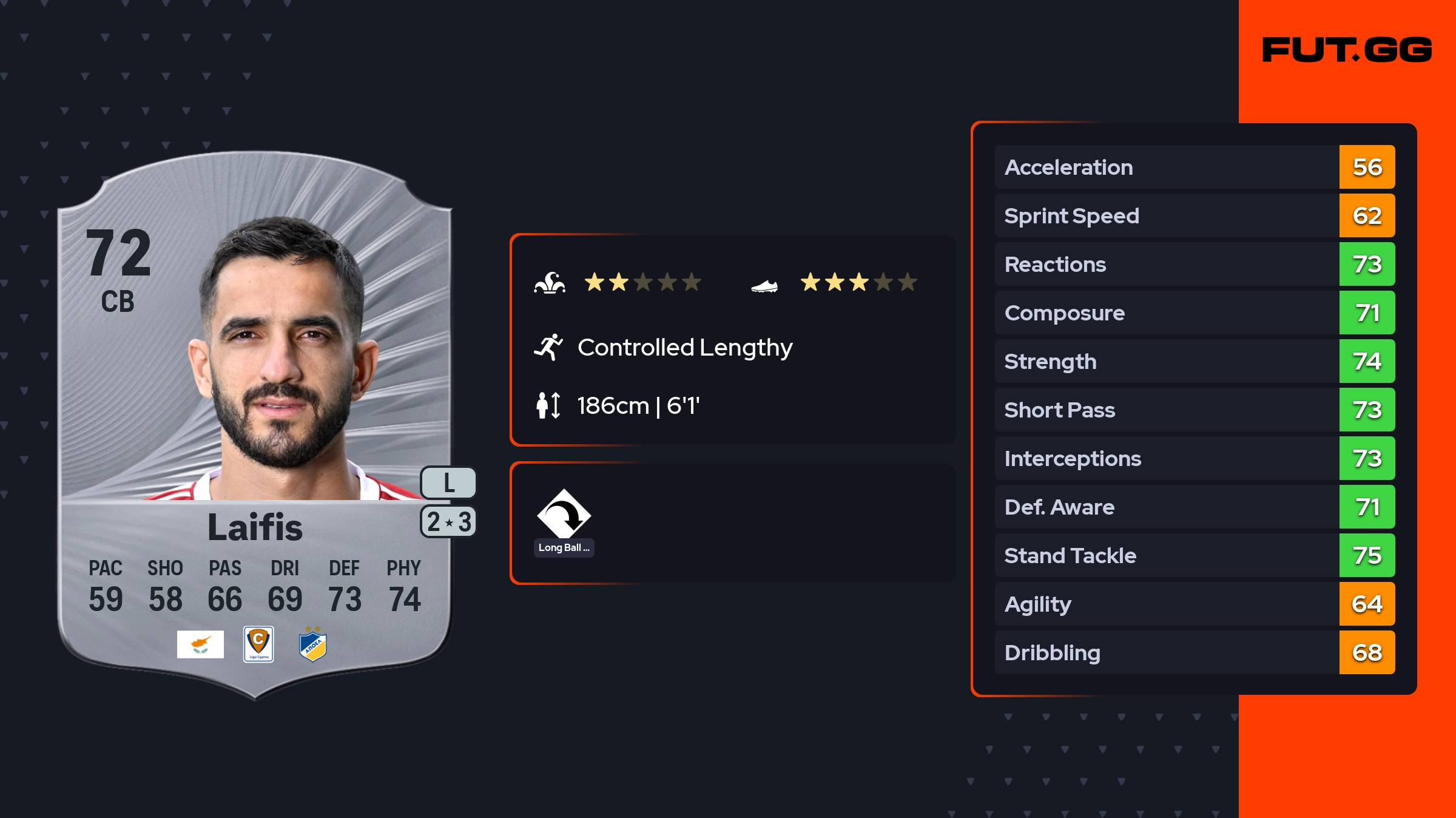Click the Controlled Lengthy acceleration type
Image resolution: width=1456 pixels, height=818 pixels.
click(x=684, y=348)
